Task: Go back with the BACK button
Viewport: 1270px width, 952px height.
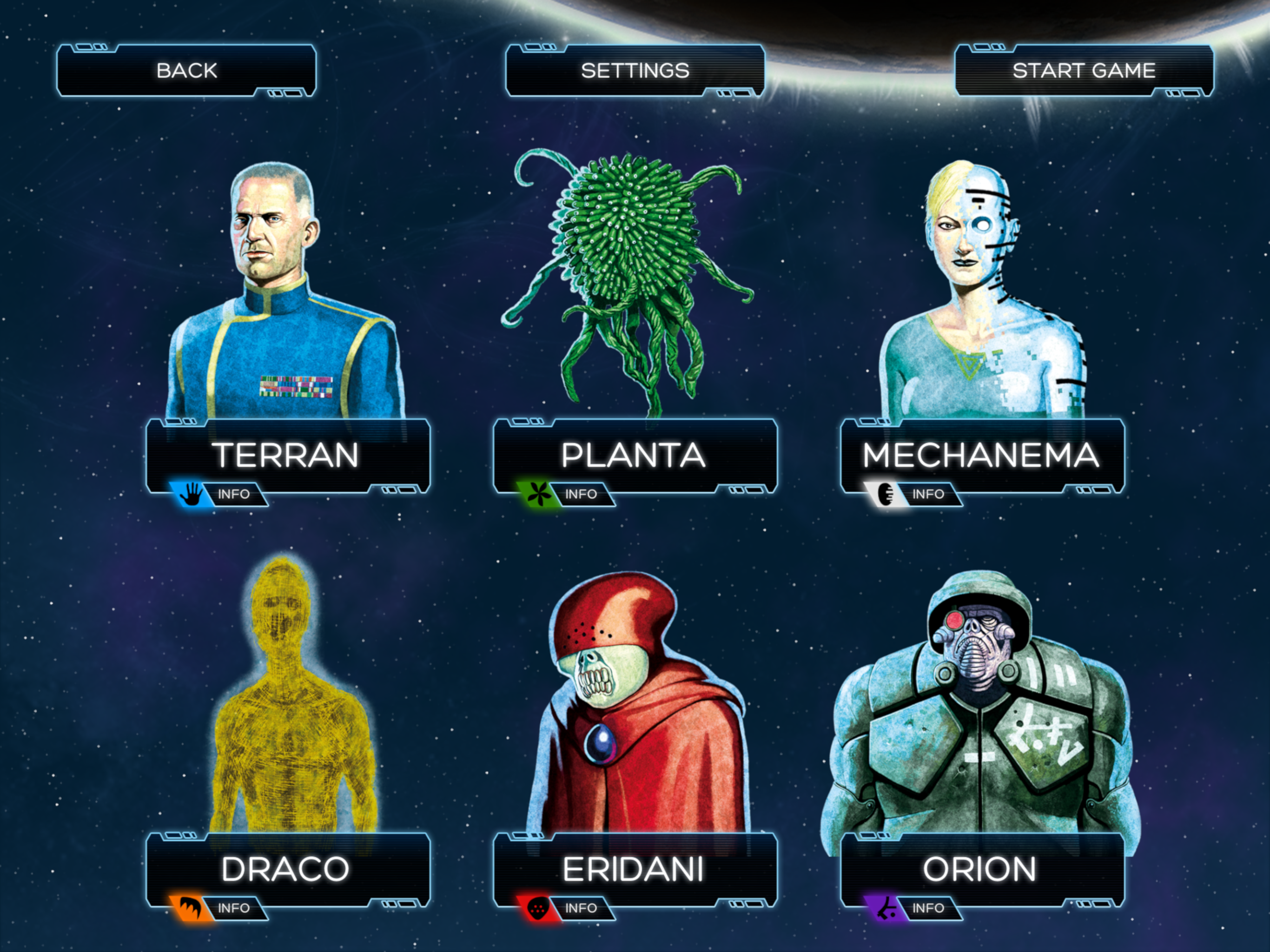Action: (186, 71)
